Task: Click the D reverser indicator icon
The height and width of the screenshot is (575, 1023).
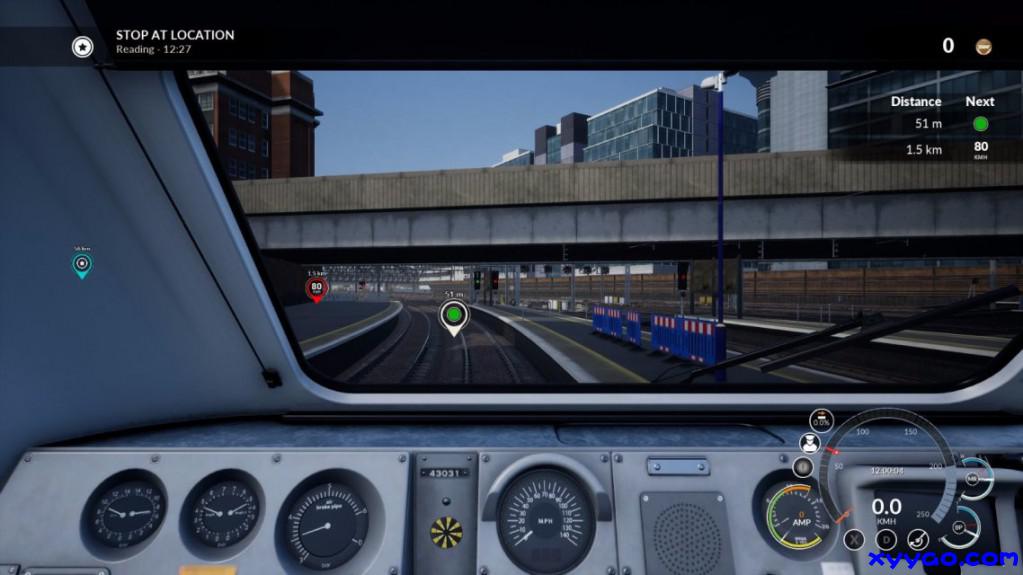Action: tap(886, 540)
